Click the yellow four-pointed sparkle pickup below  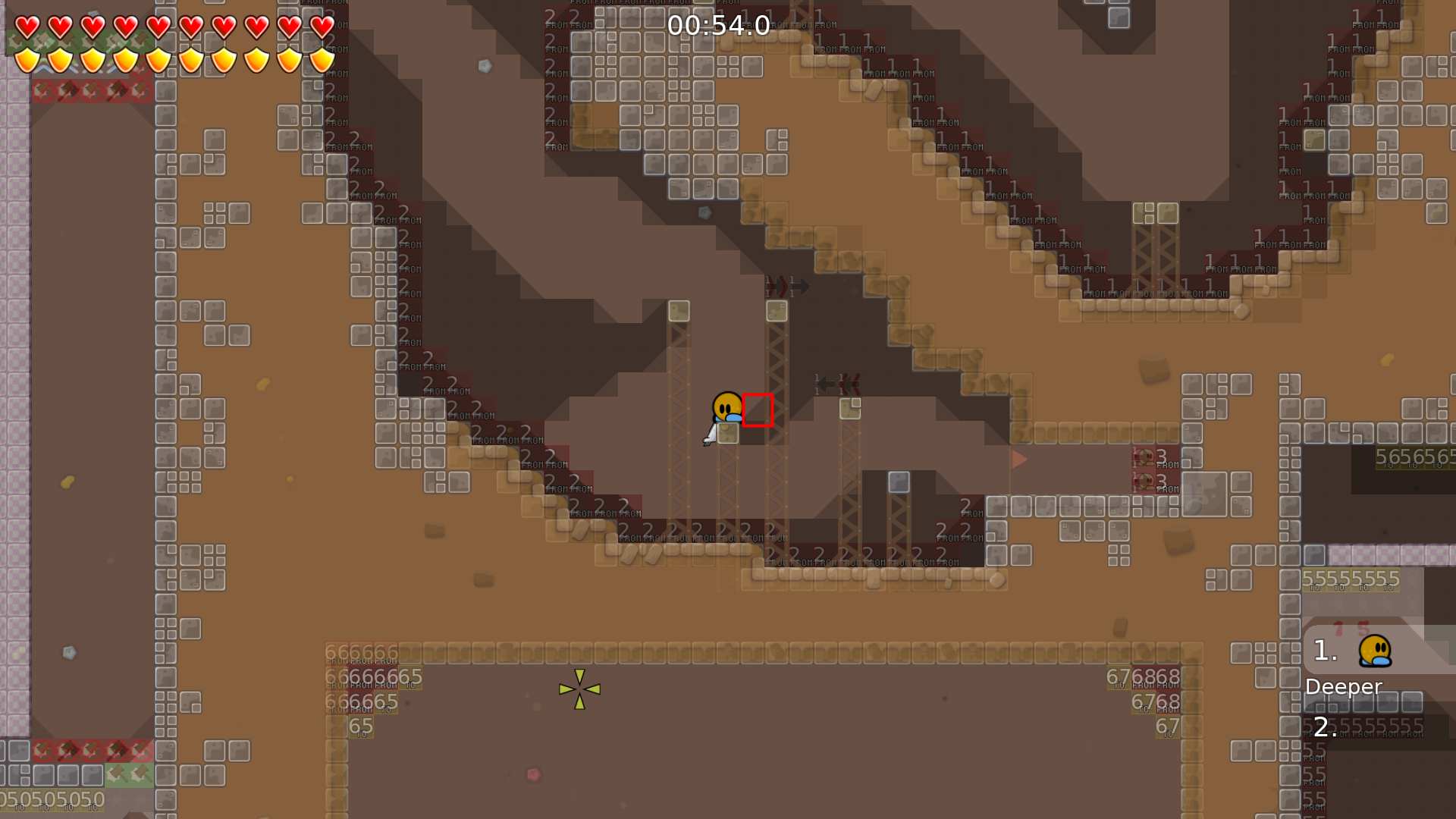(x=579, y=688)
